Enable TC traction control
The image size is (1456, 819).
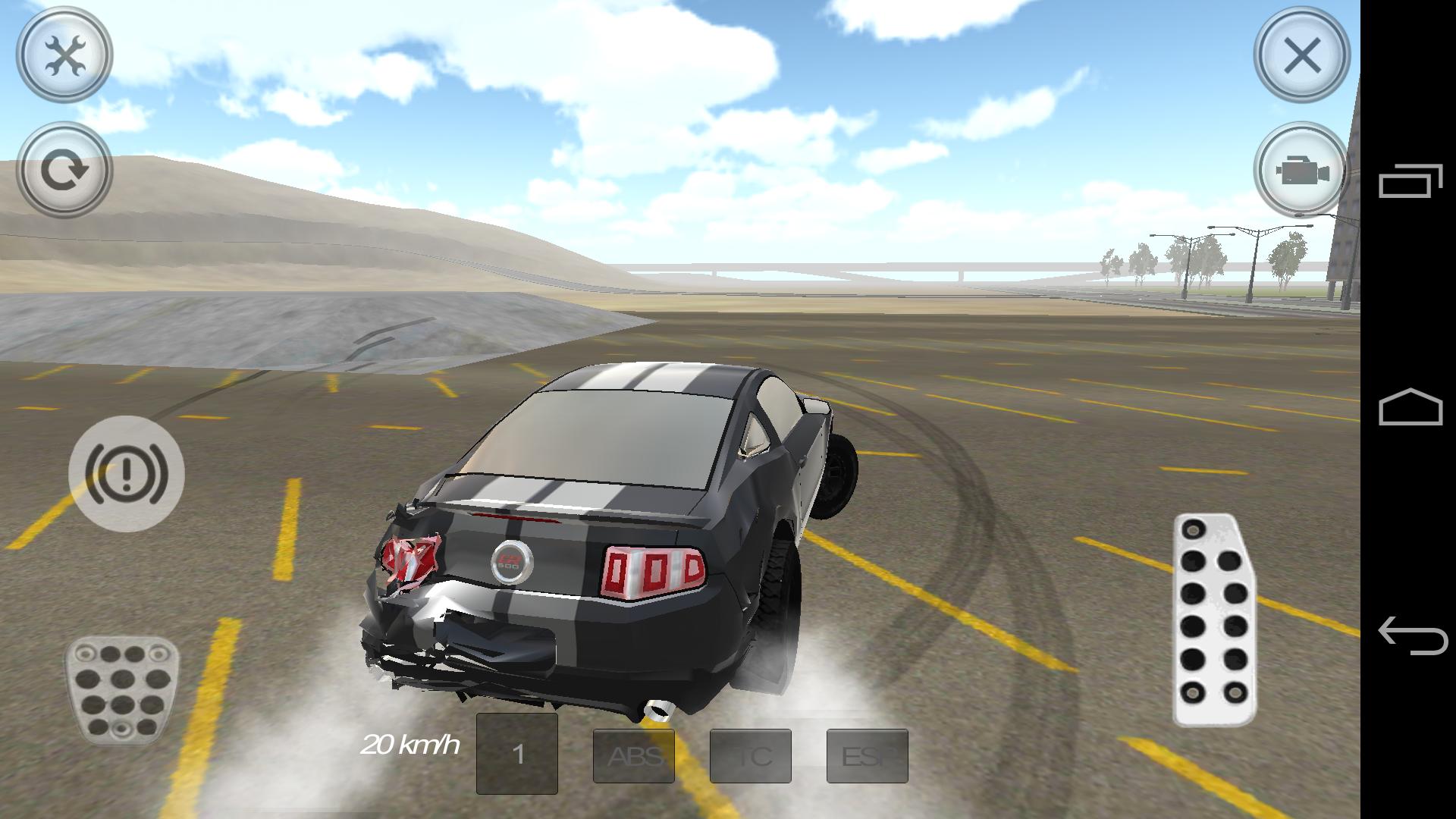click(752, 755)
